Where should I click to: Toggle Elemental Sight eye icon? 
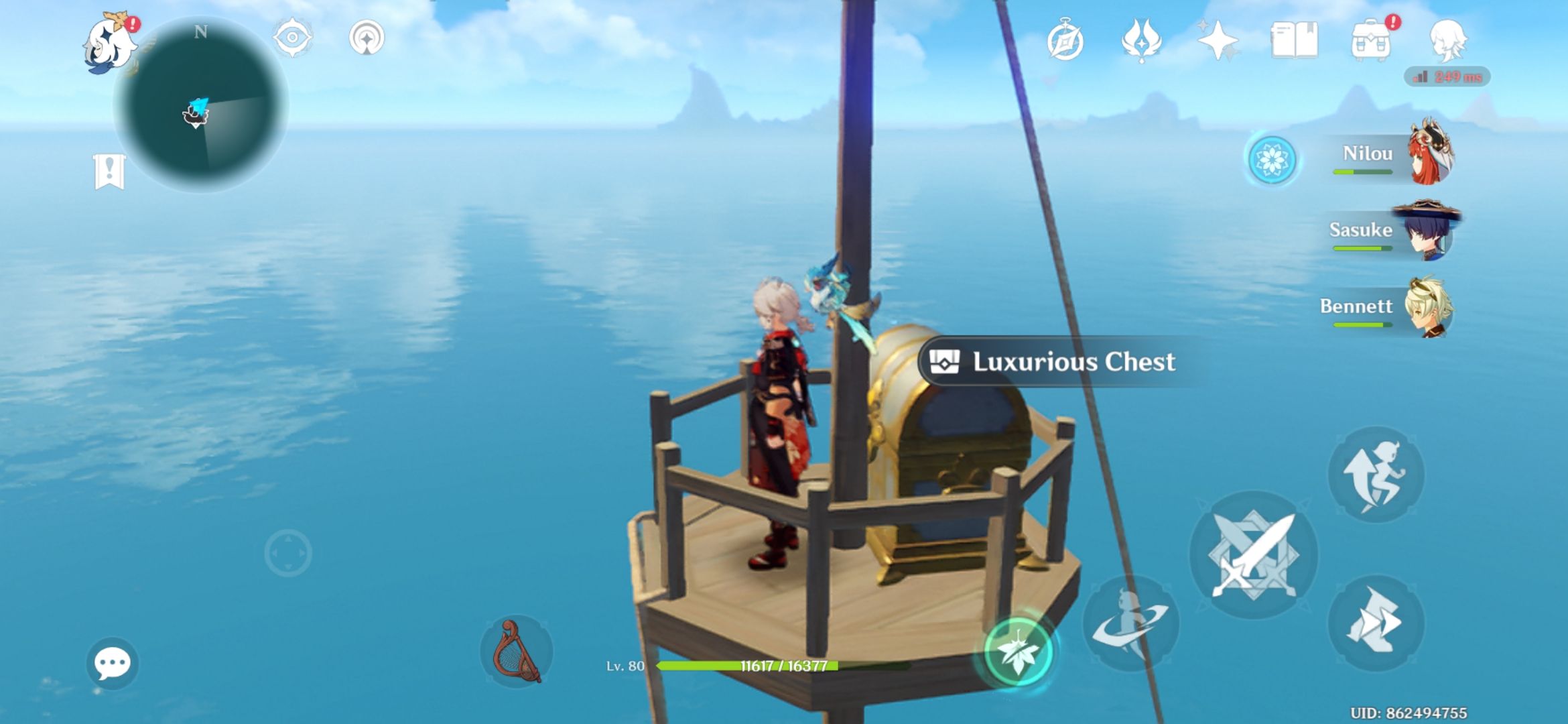291,38
